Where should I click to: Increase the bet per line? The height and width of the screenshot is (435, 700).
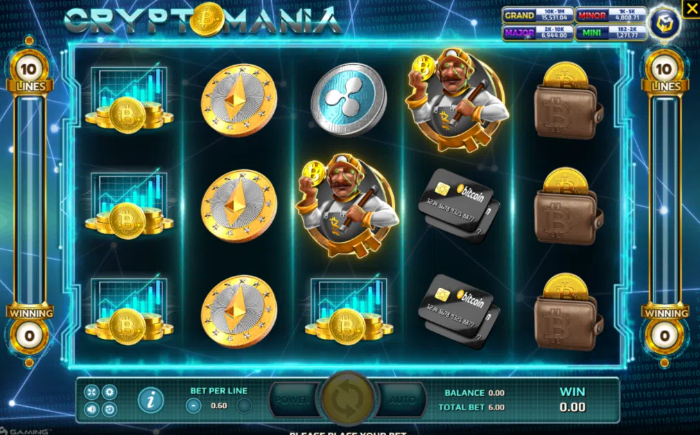tap(244, 405)
